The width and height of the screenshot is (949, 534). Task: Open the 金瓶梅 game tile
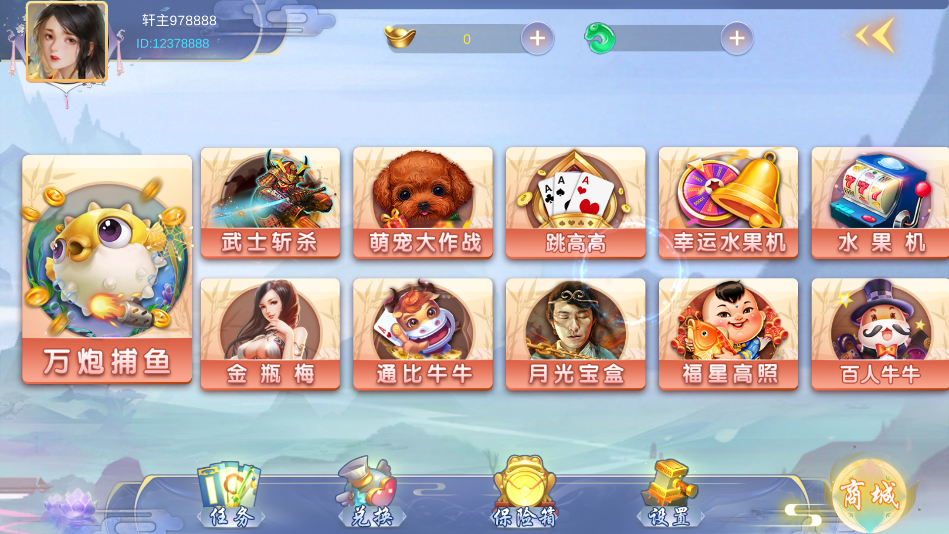click(x=270, y=333)
